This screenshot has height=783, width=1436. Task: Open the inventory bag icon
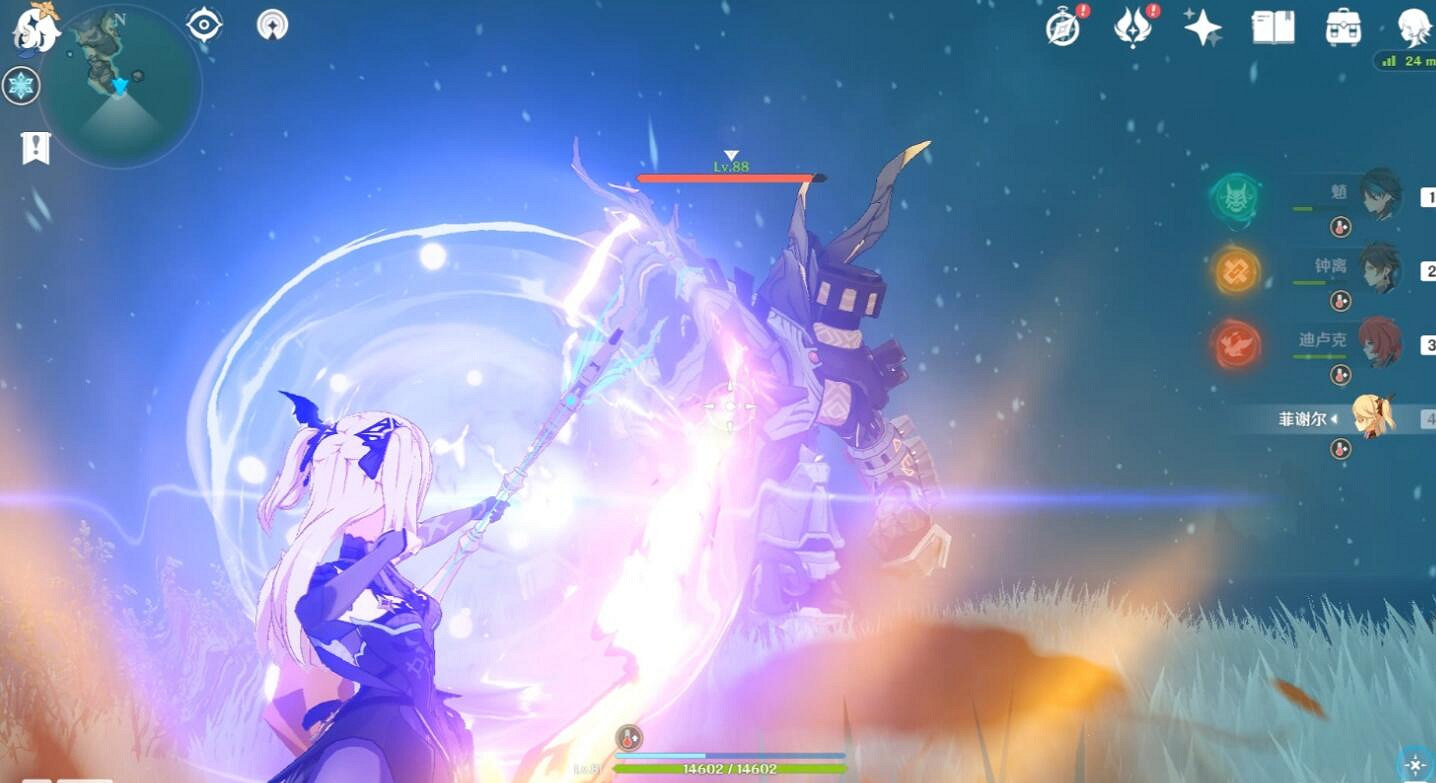1341,30
